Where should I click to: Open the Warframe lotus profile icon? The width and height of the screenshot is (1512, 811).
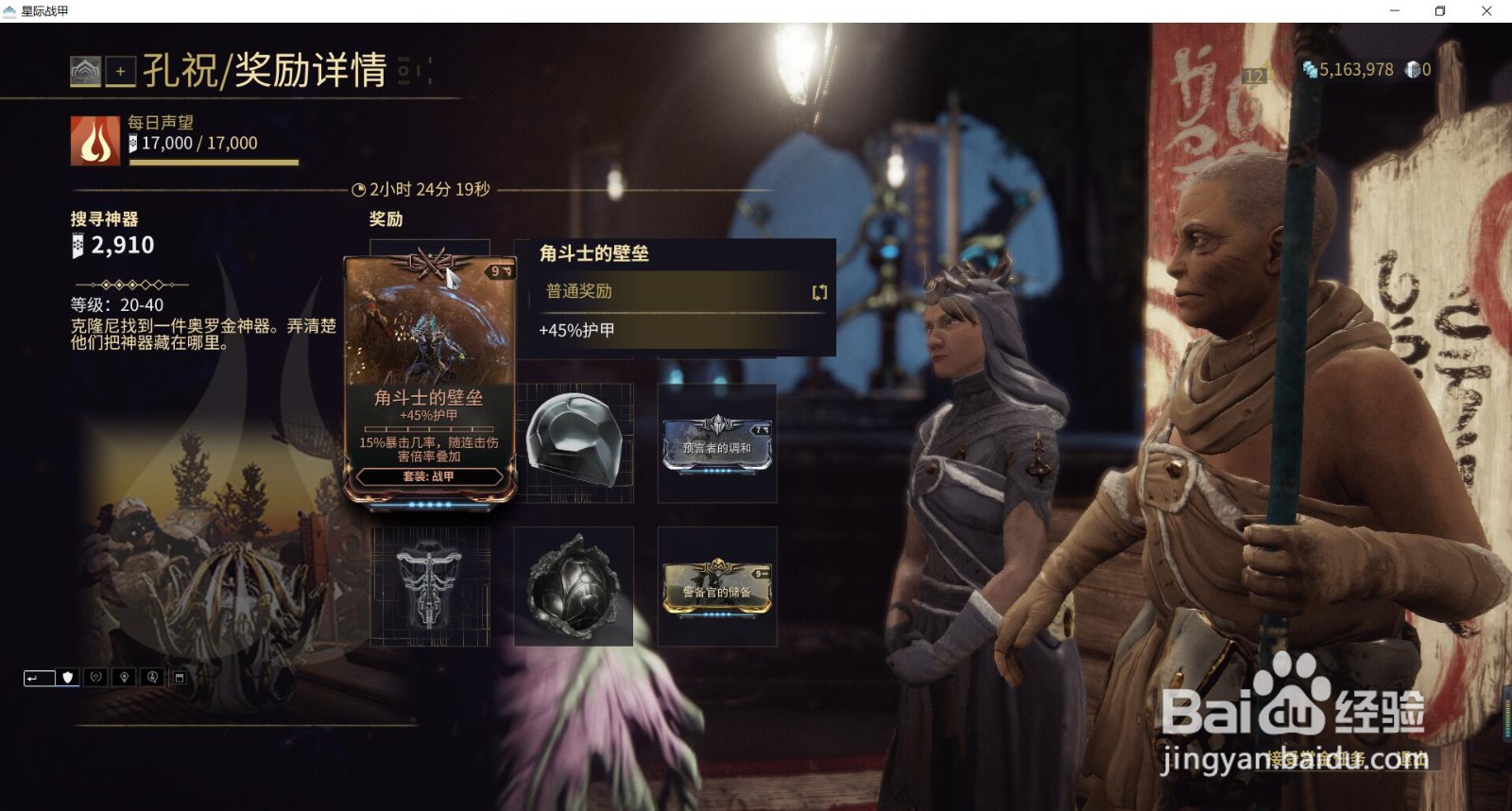coord(85,72)
